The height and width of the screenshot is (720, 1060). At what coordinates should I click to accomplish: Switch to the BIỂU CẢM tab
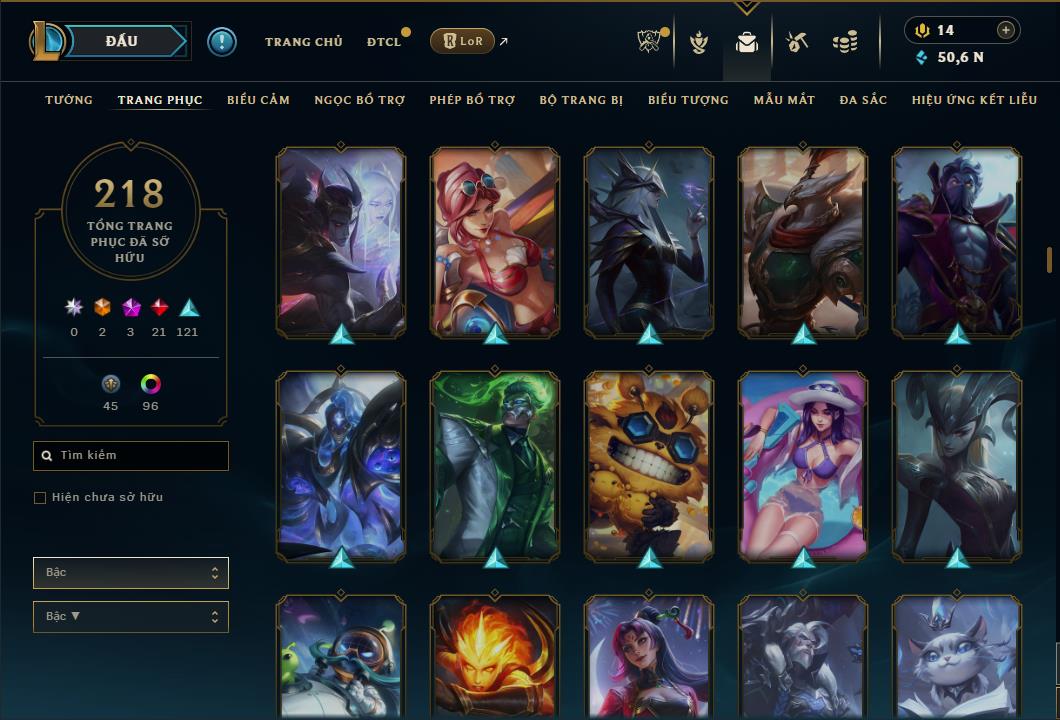pyautogui.click(x=258, y=100)
